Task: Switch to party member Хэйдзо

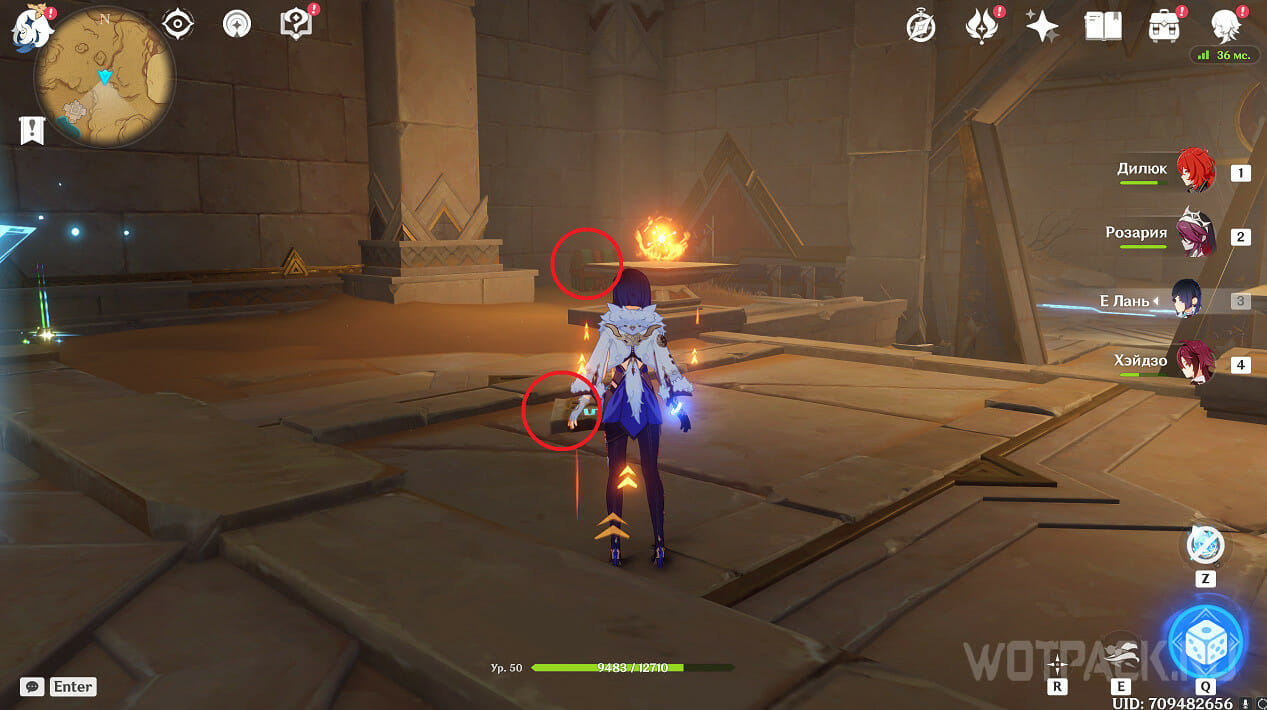Action: pyautogui.click(x=1194, y=364)
